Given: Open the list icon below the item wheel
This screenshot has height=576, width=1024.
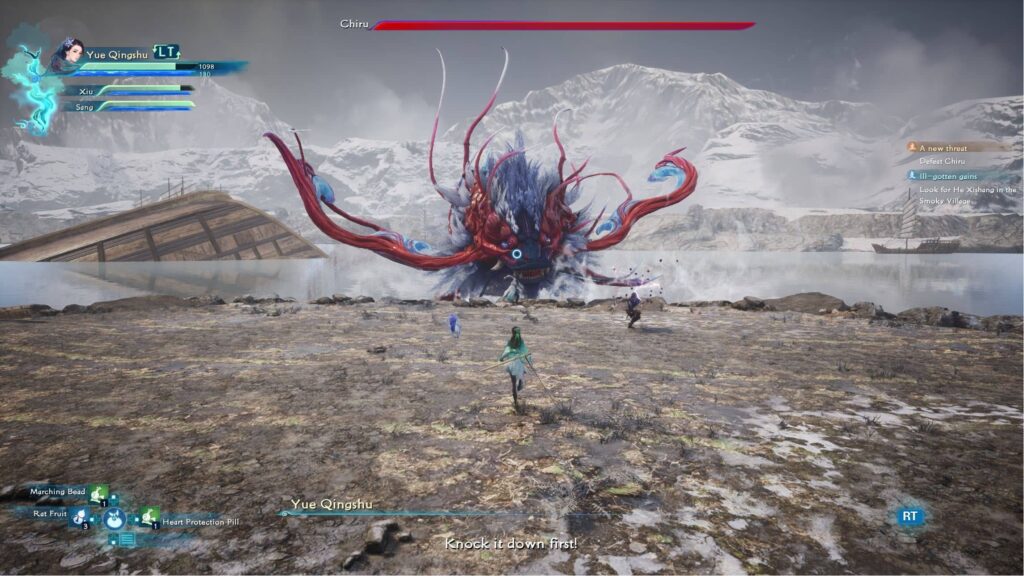Looking at the screenshot, I should coord(128,540).
